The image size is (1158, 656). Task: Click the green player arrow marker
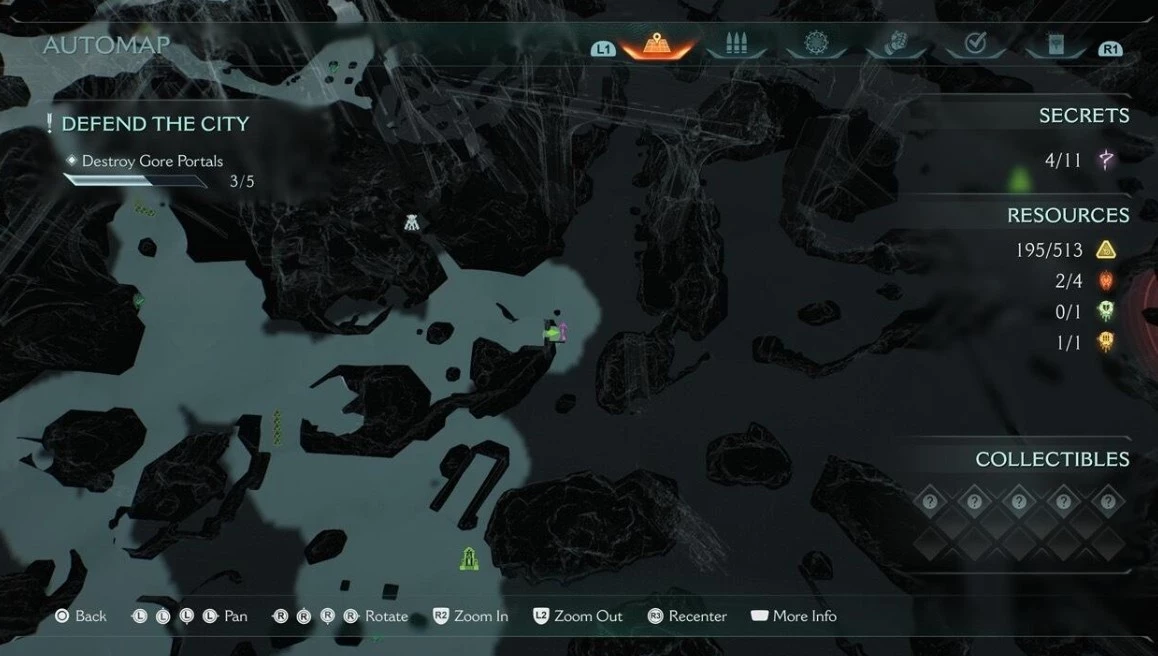pyautogui.click(x=550, y=333)
